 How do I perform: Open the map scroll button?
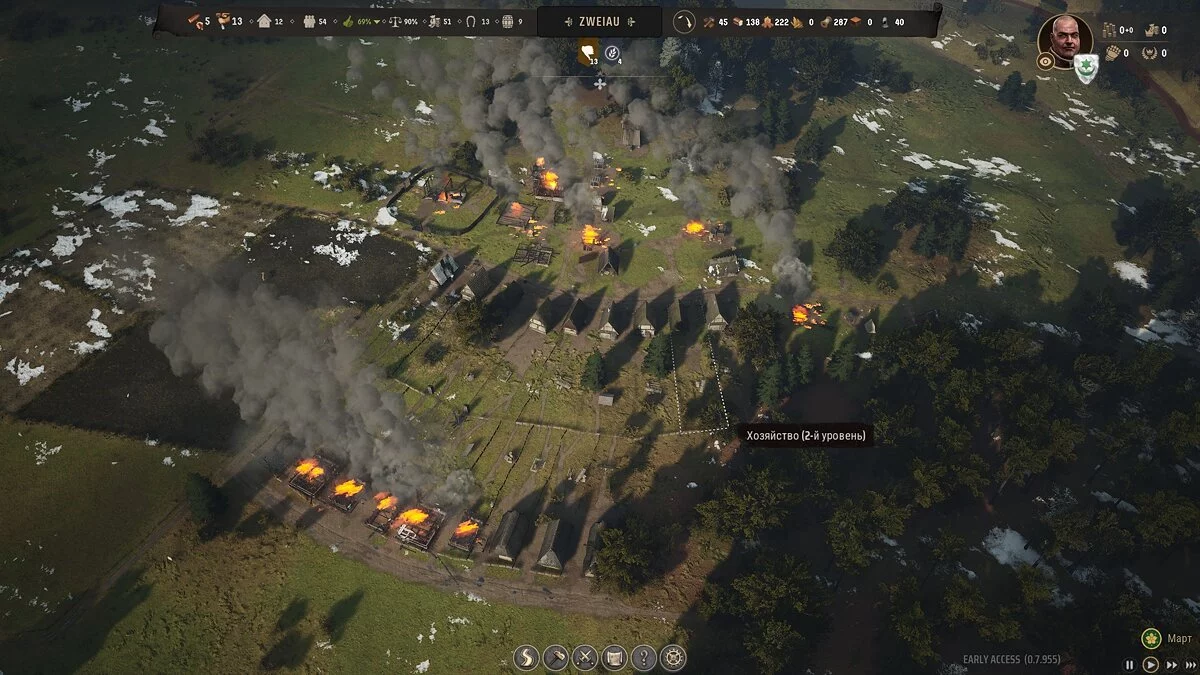[x=614, y=657]
